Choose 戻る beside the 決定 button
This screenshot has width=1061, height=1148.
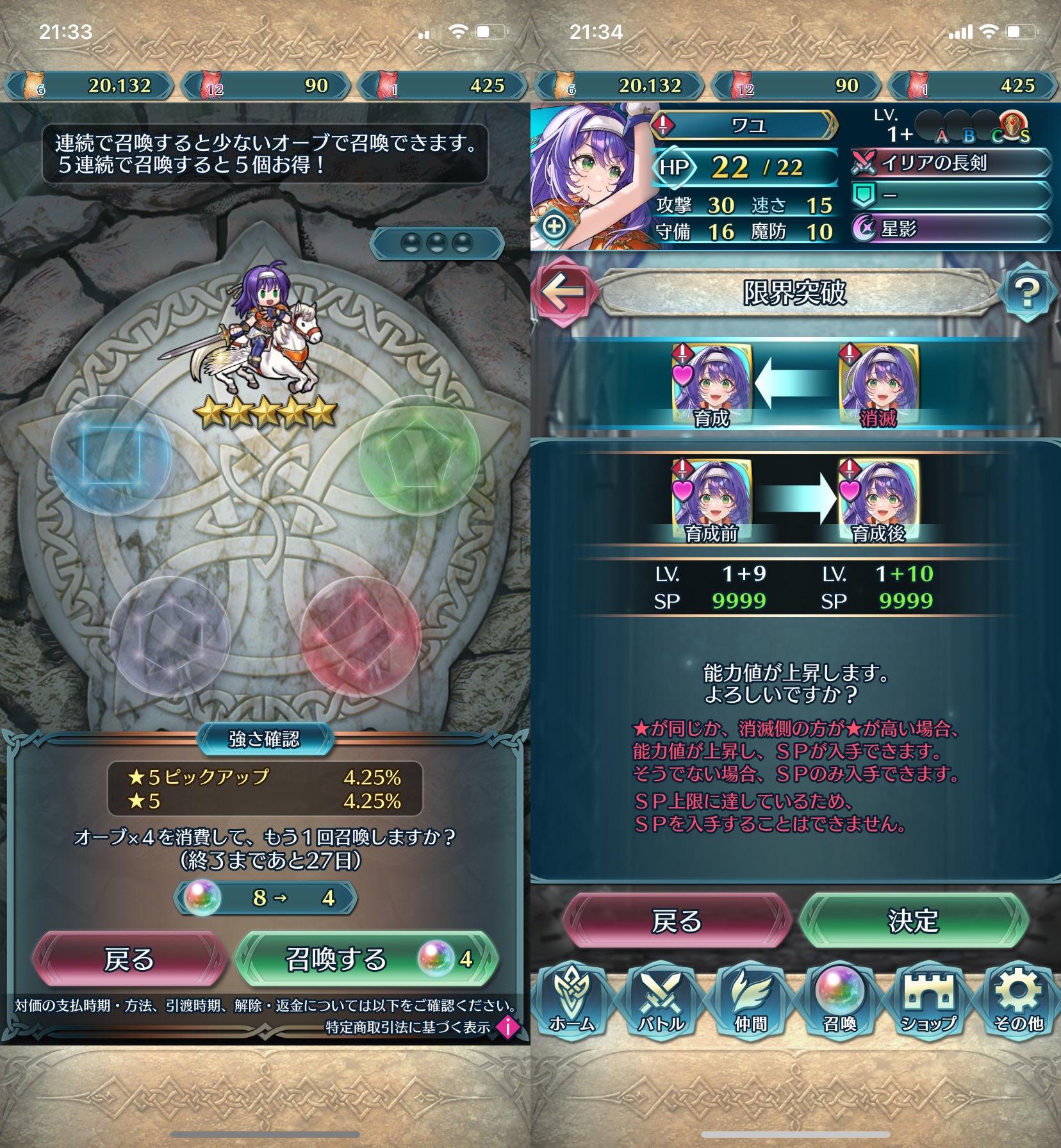point(677,921)
